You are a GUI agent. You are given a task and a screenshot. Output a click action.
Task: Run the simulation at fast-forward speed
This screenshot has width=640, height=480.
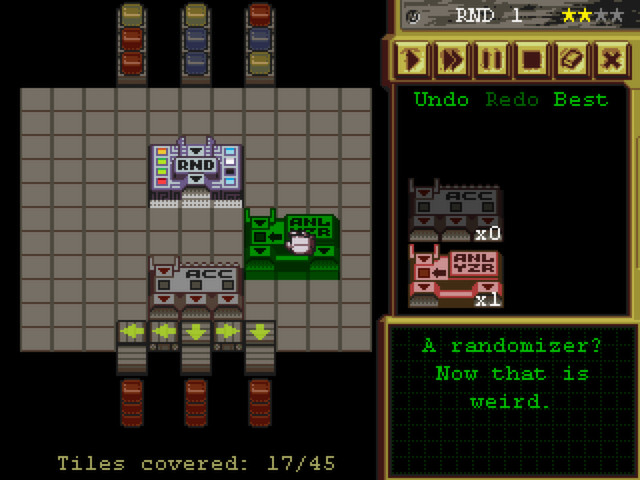[452, 59]
